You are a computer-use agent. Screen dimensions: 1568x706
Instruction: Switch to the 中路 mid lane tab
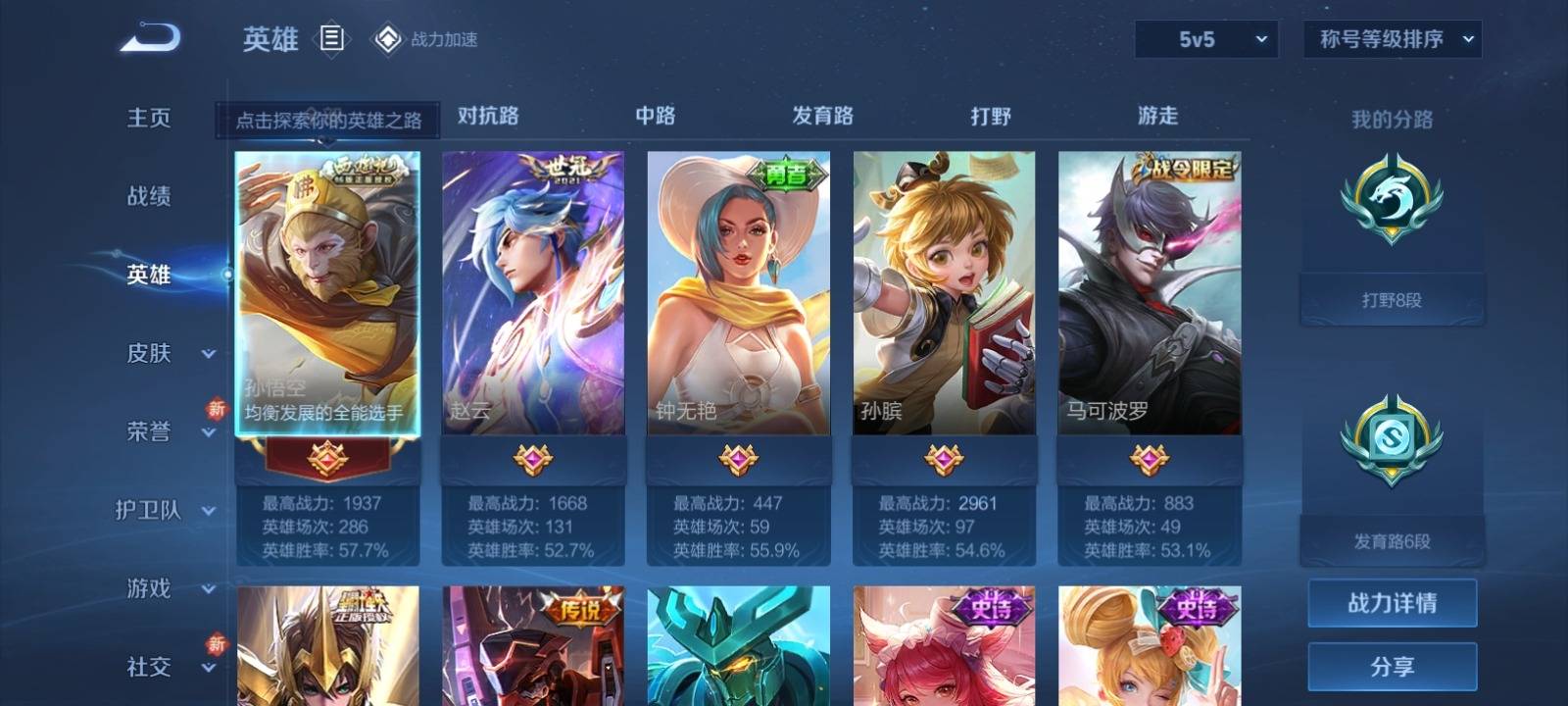(655, 116)
